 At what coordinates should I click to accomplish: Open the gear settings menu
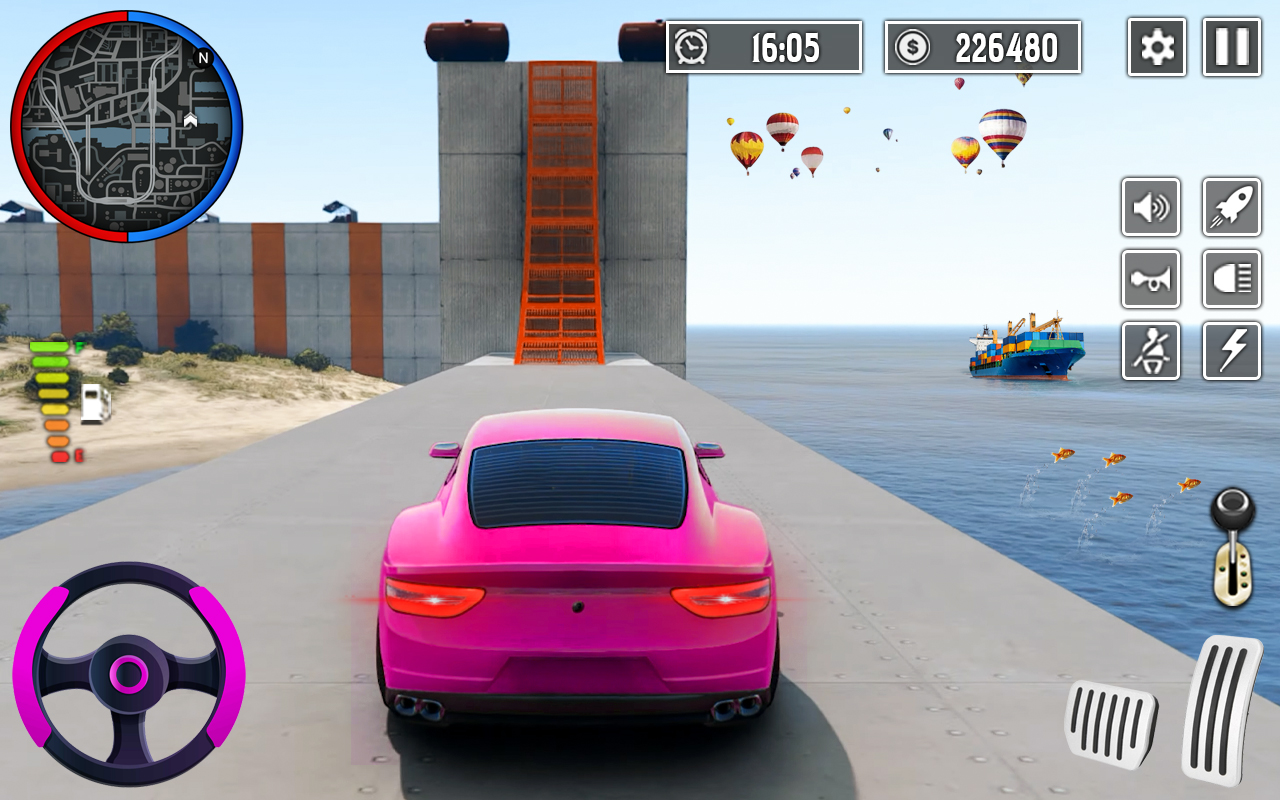pyautogui.click(x=1157, y=47)
